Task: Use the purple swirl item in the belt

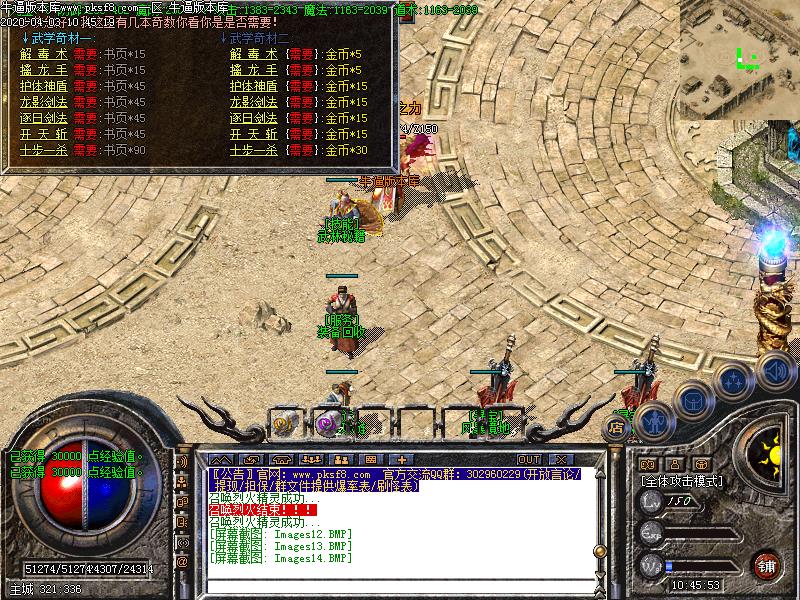Action: (327, 423)
